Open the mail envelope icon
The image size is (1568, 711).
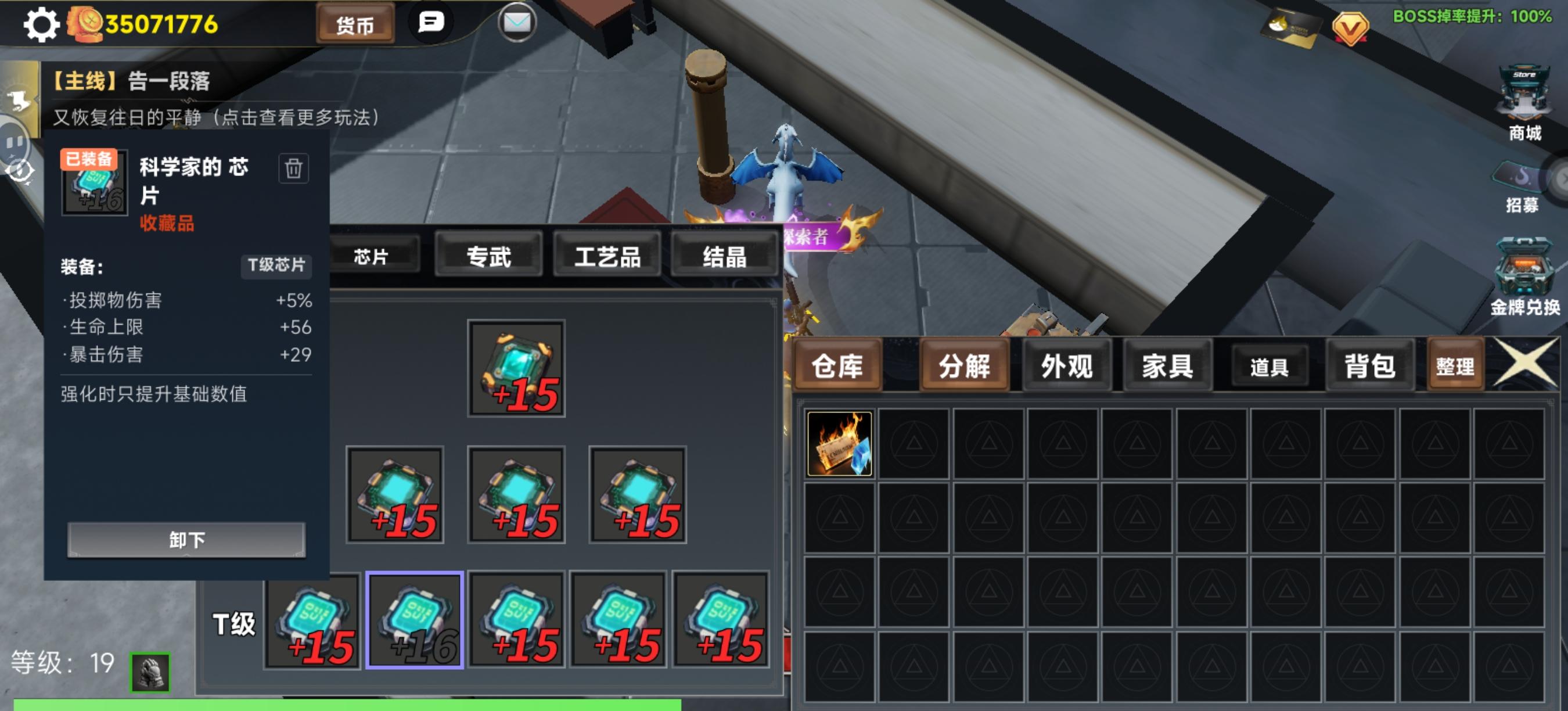517,23
